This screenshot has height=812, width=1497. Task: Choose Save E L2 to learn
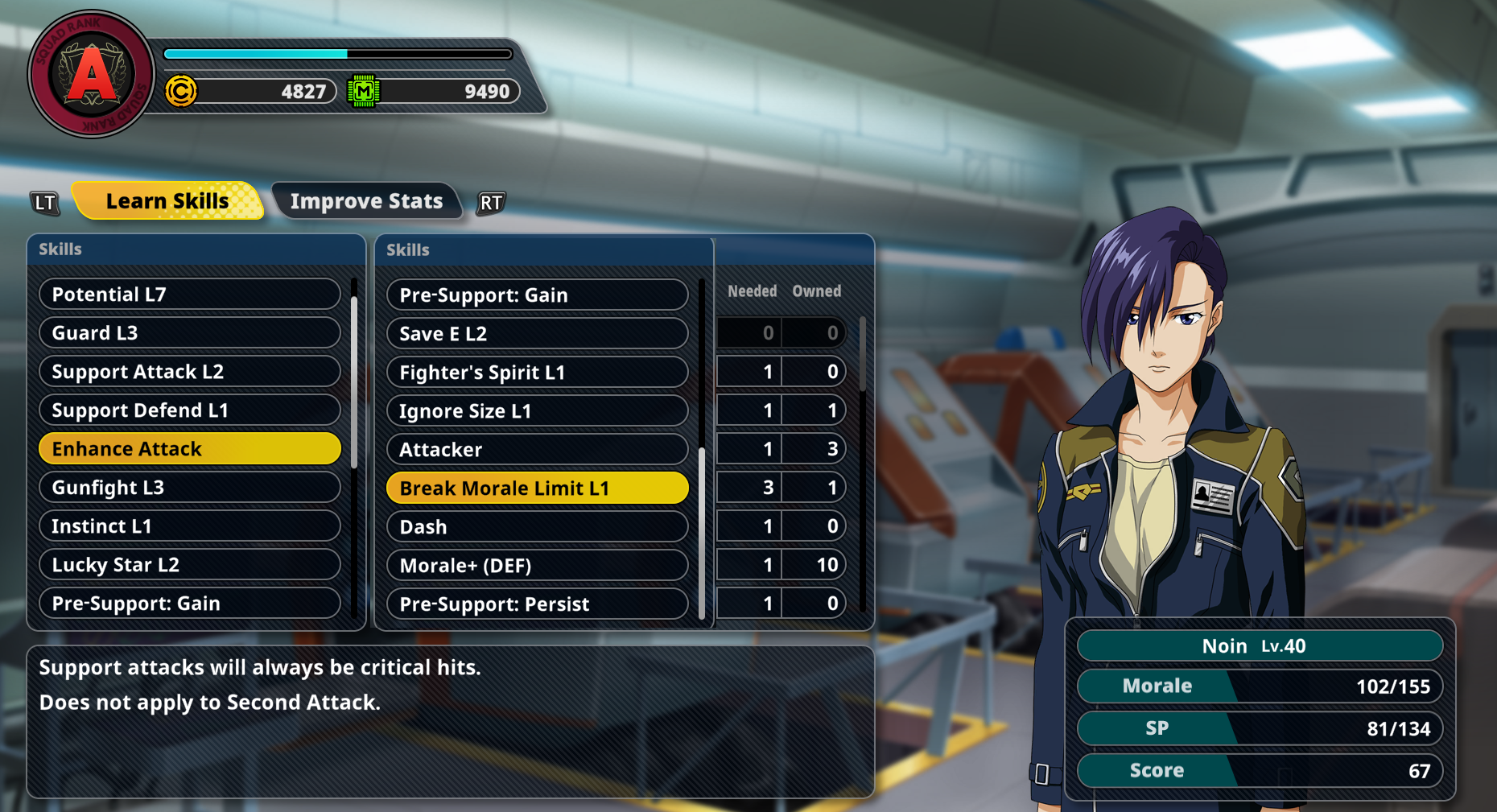point(537,334)
